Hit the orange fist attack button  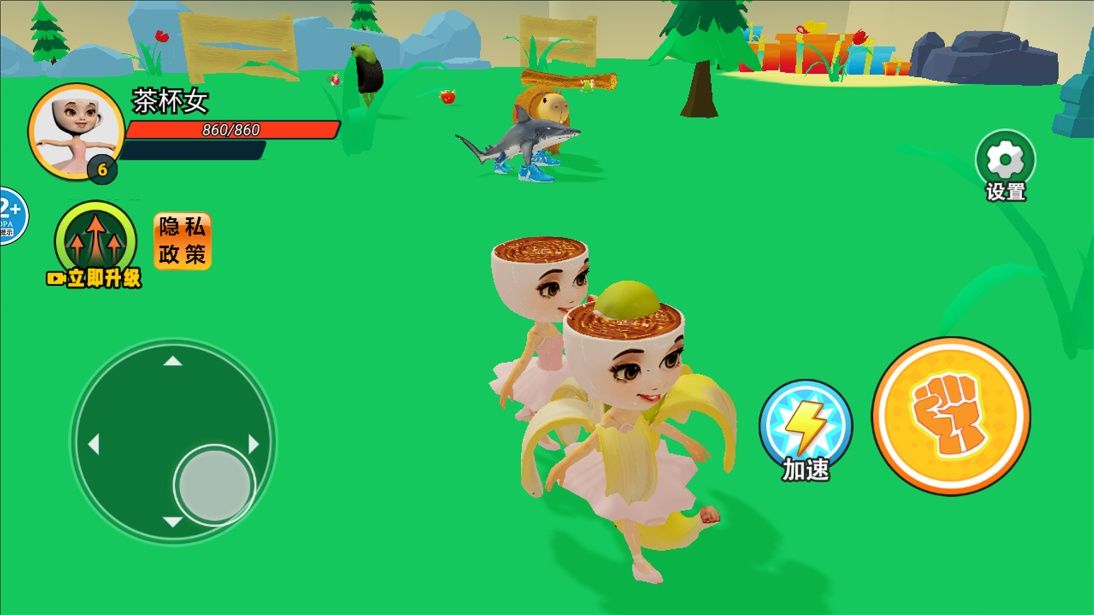point(950,415)
